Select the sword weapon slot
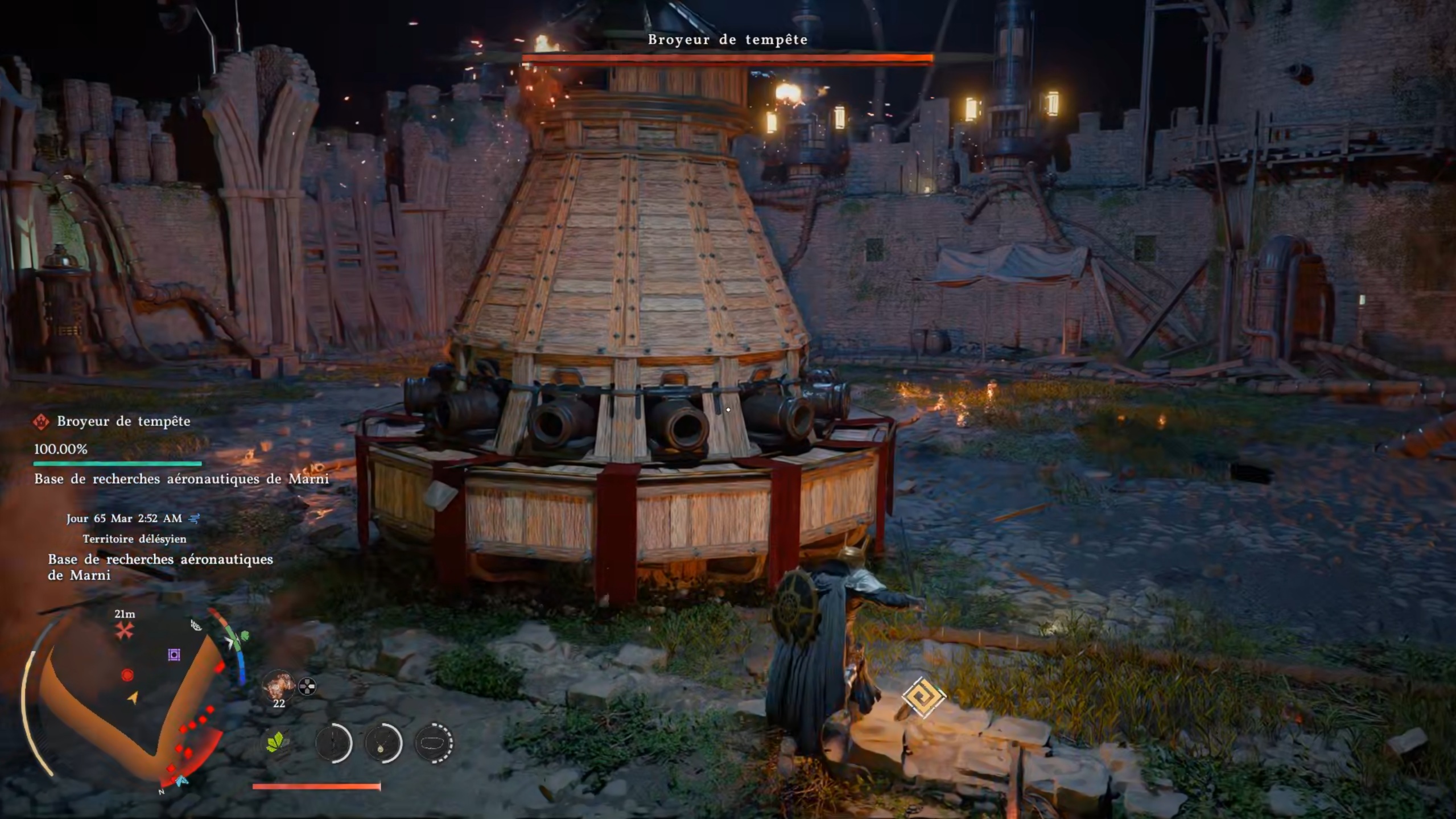 (333, 743)
